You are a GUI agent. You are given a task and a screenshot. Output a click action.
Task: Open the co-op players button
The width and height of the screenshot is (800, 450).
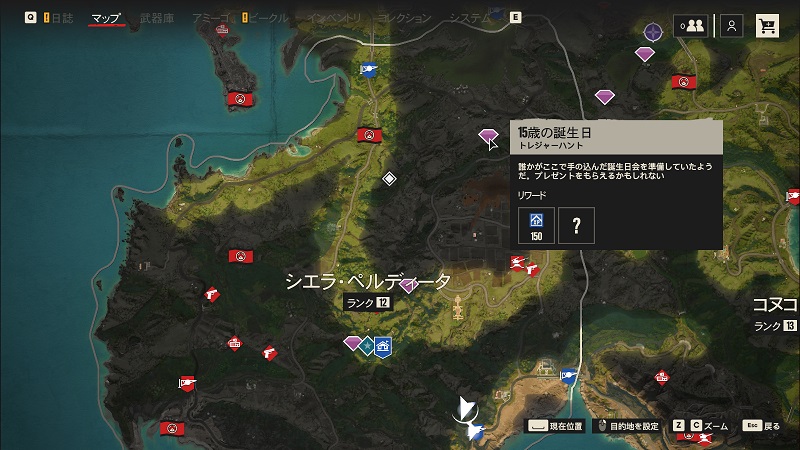690,27
